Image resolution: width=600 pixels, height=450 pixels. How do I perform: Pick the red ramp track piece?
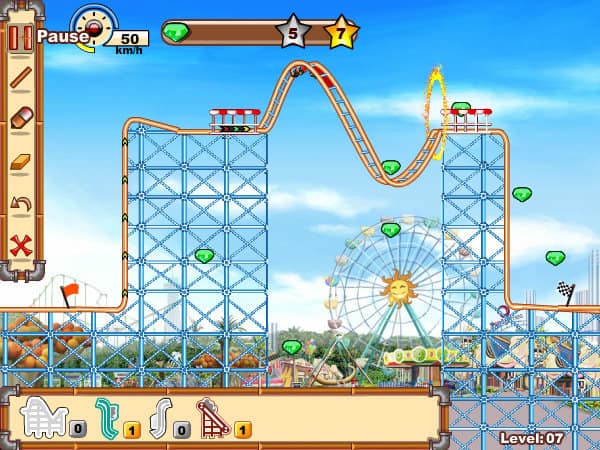click(x=212, y=416)
